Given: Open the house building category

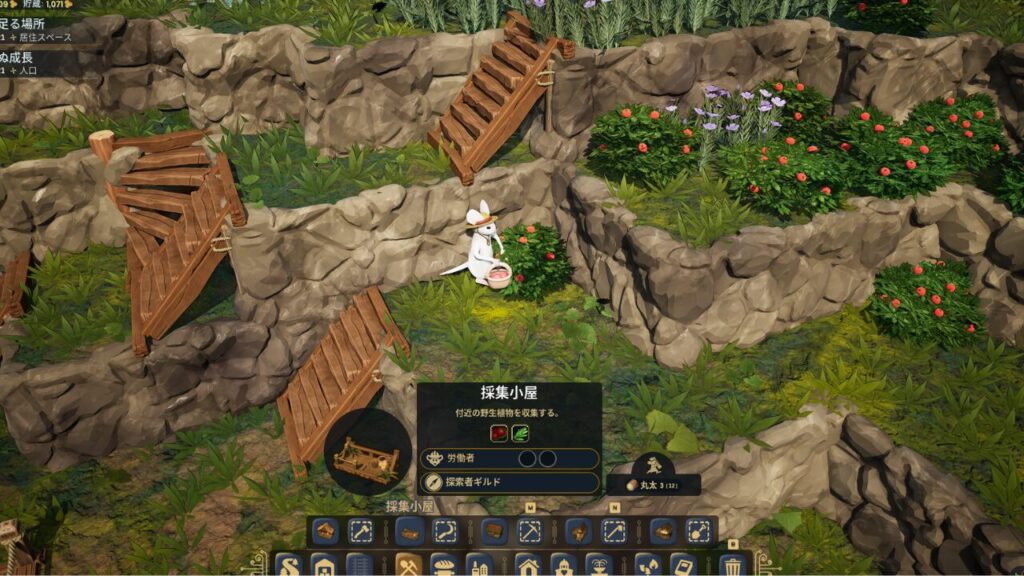Looking at the screenshot, I should click(528, 565).
